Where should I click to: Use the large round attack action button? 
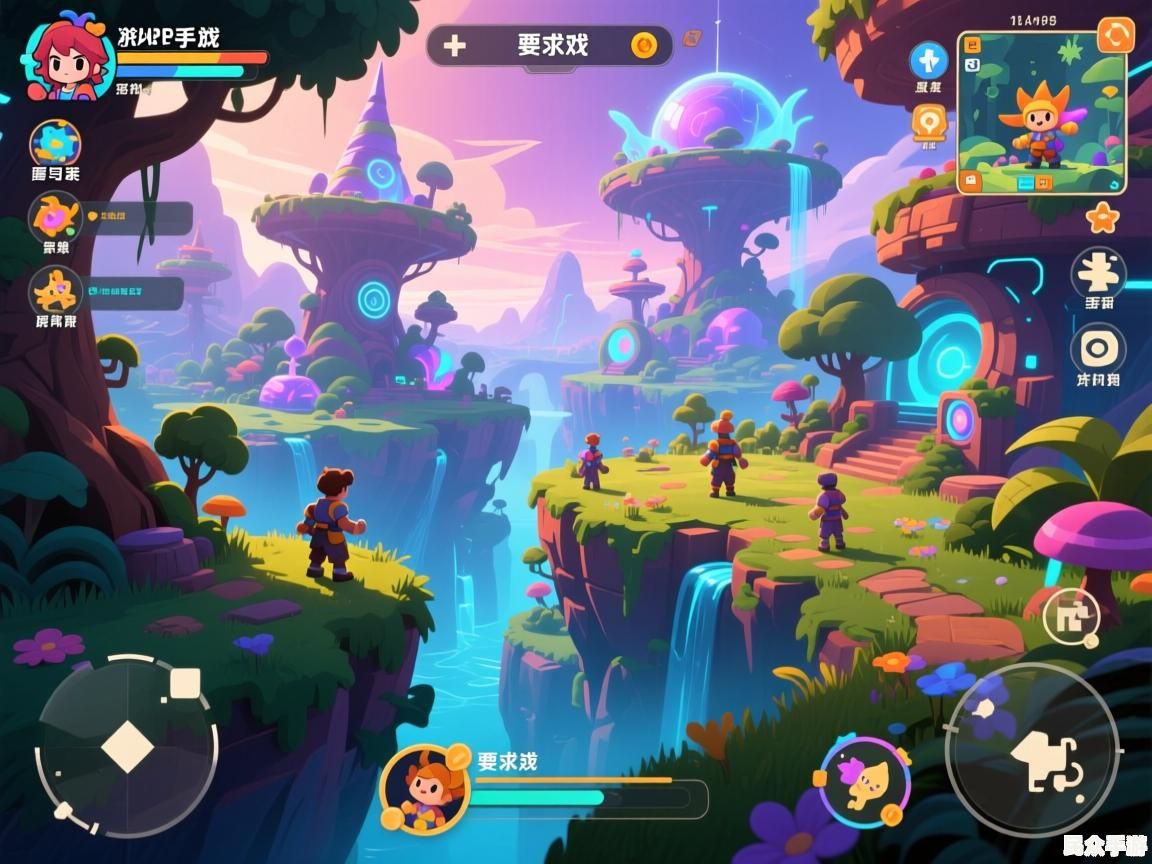tap(1031, 749)
